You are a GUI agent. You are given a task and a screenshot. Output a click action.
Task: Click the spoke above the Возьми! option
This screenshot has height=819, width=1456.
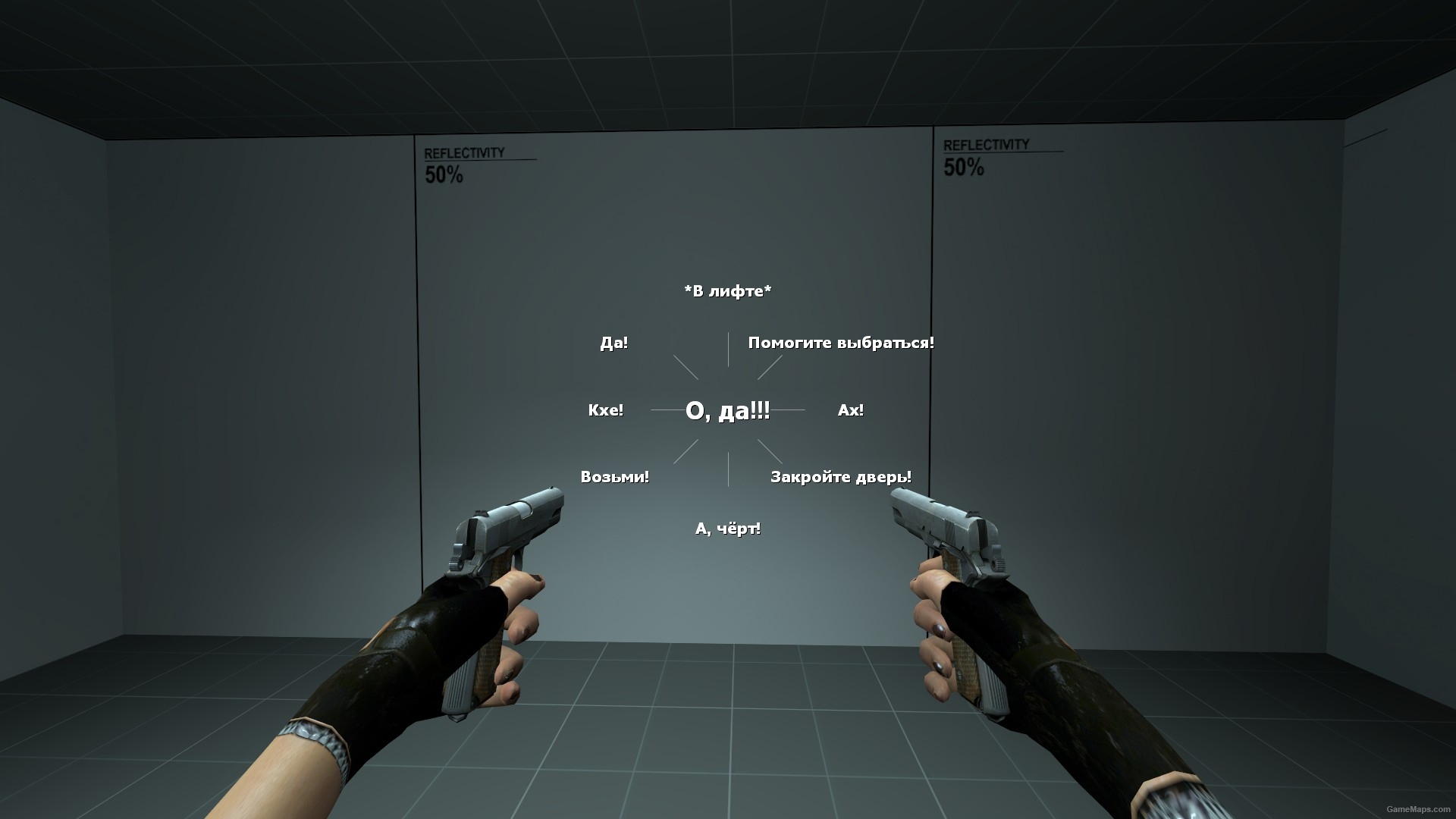point(685,453)
